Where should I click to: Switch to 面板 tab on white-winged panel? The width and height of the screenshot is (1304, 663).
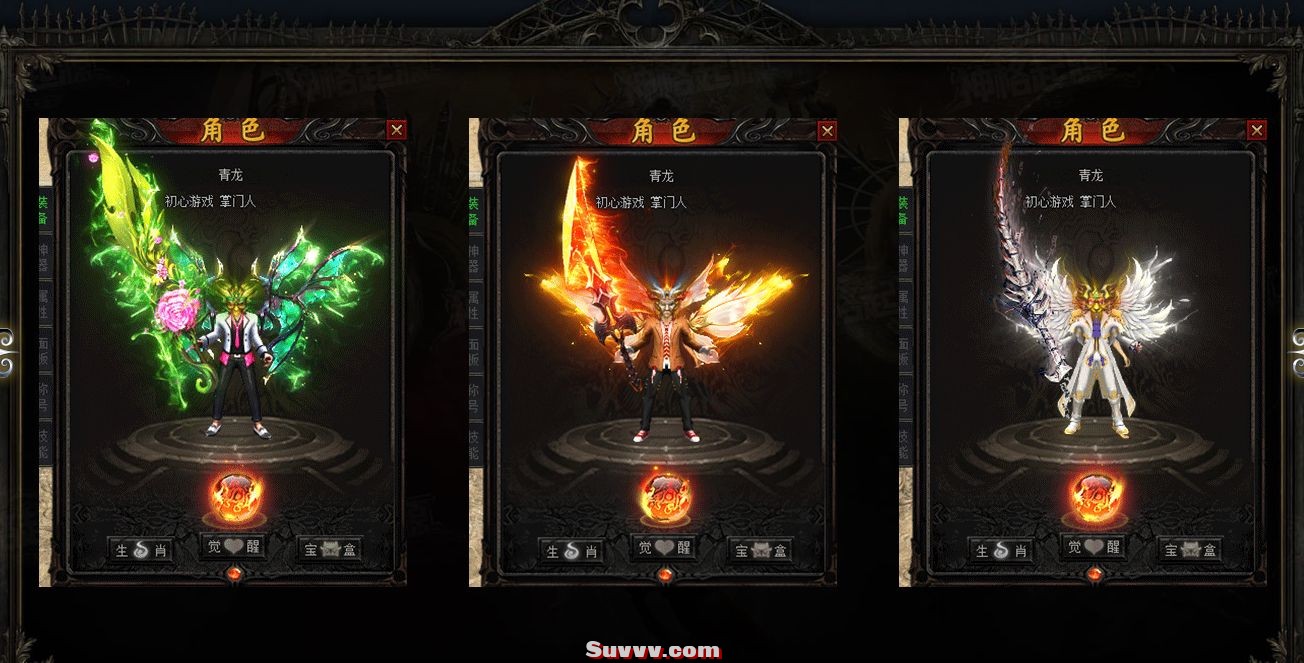905,350
